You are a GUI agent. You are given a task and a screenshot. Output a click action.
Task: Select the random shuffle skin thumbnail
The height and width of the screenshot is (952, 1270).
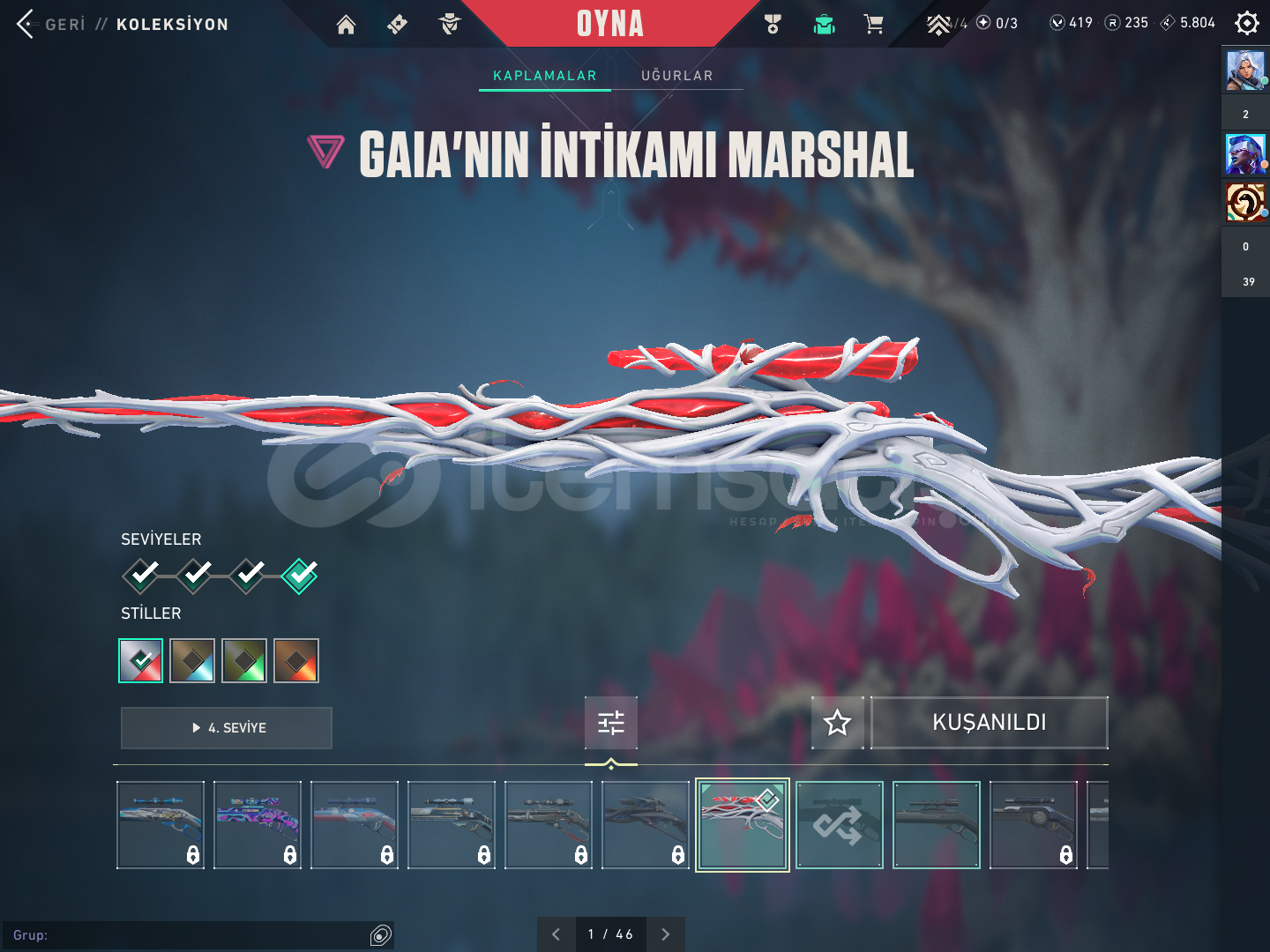839,825
